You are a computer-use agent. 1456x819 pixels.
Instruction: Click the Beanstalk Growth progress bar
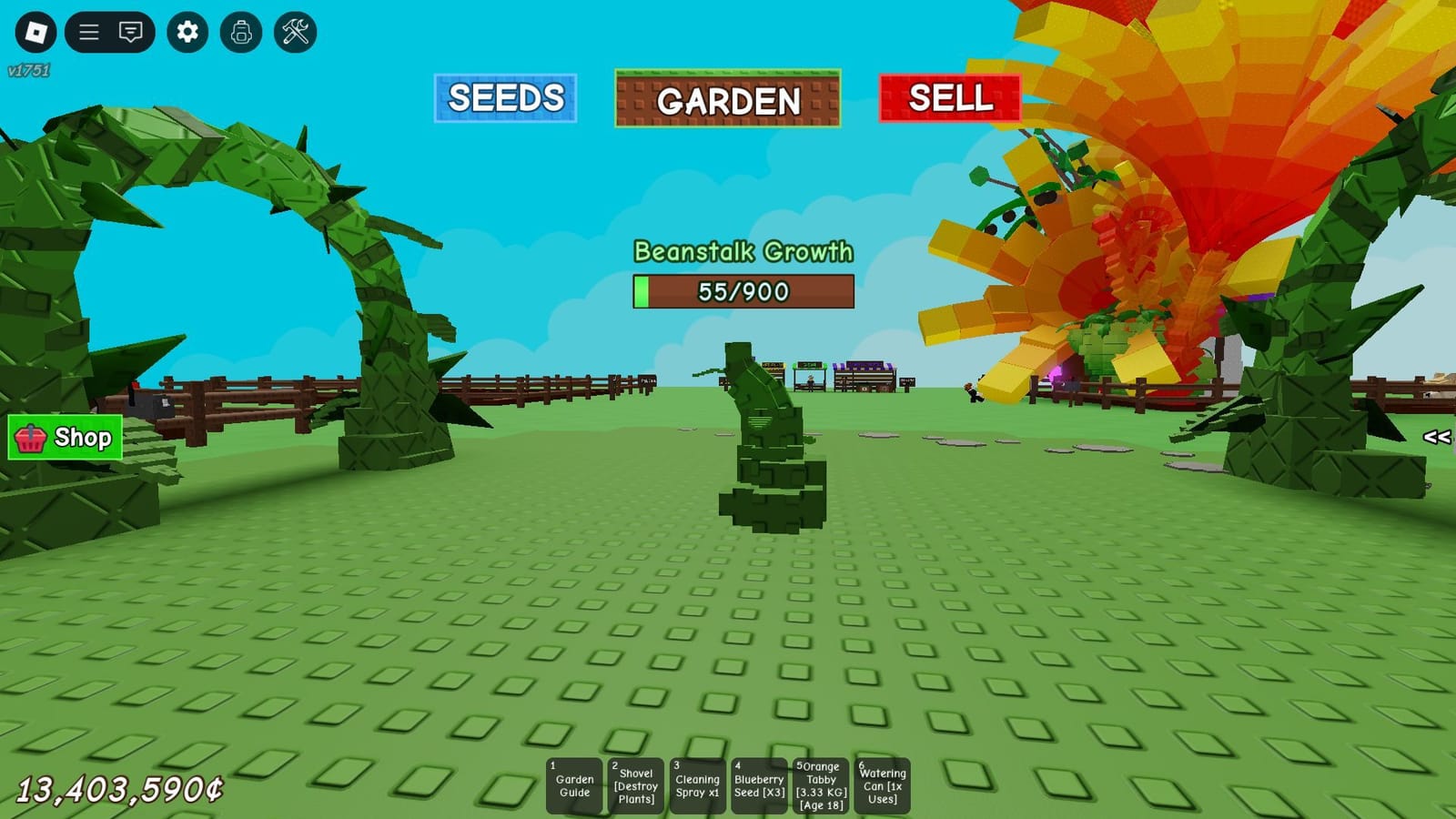coord(743,291)
